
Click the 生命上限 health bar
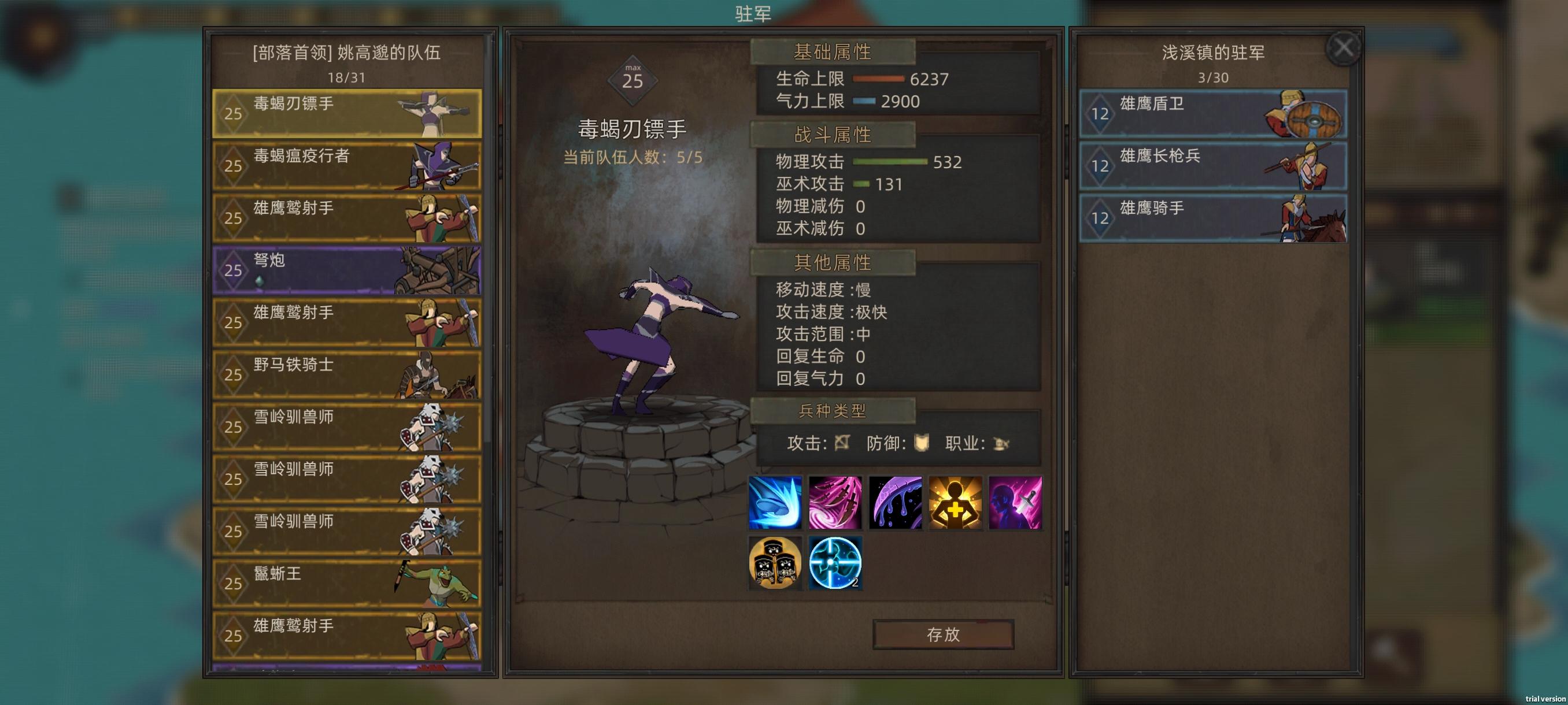point(878,79)
